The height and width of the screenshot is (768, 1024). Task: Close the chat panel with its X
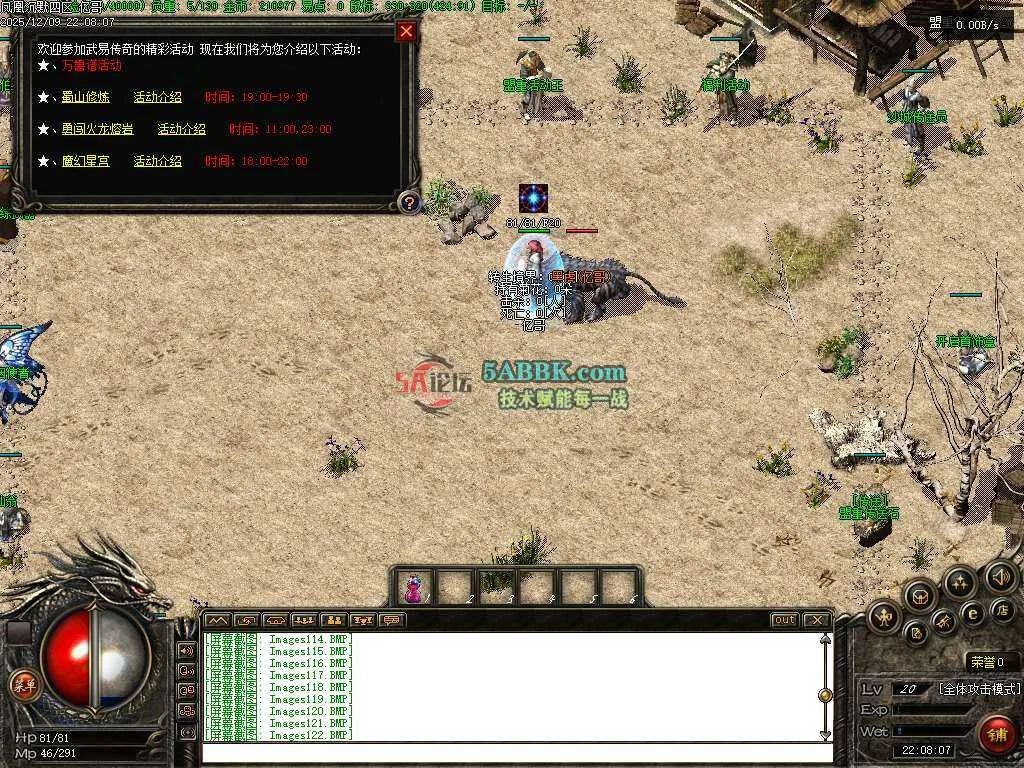coord(816,620)
